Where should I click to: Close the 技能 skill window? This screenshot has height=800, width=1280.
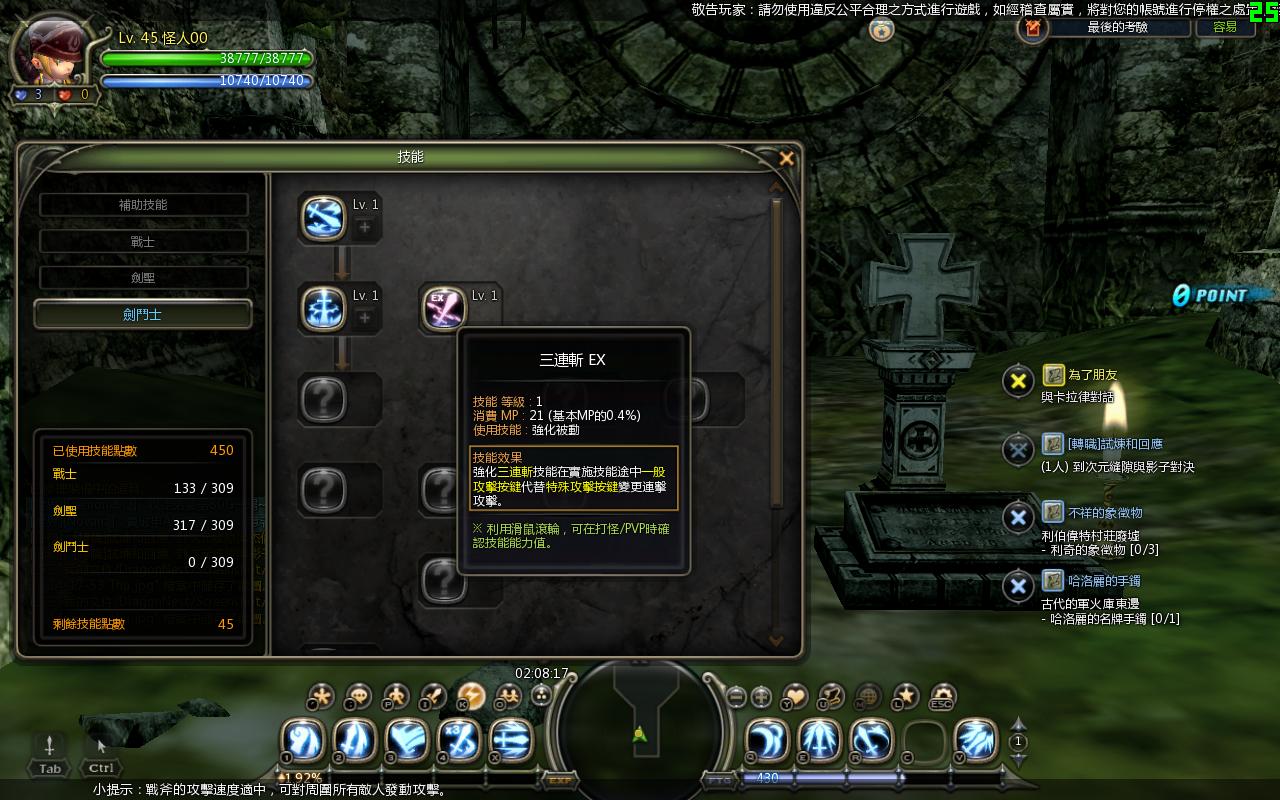[x=786, y=158]
